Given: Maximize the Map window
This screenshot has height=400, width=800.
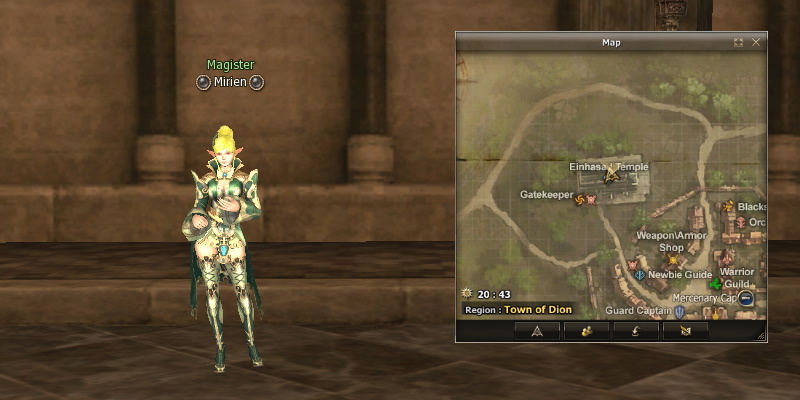Looking at the screenshot, I should coord(738,43).
